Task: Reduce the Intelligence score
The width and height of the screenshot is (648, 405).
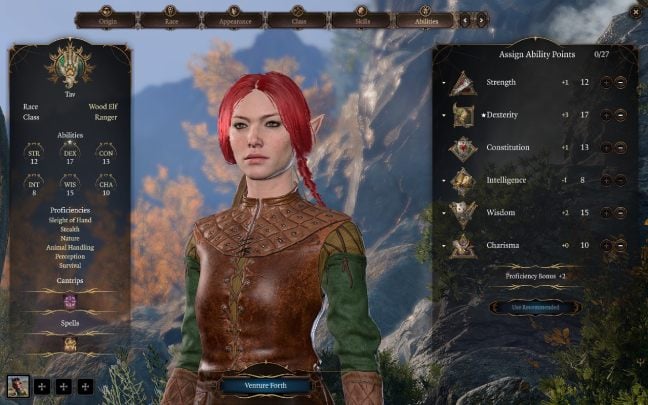Action: (620, 180)
